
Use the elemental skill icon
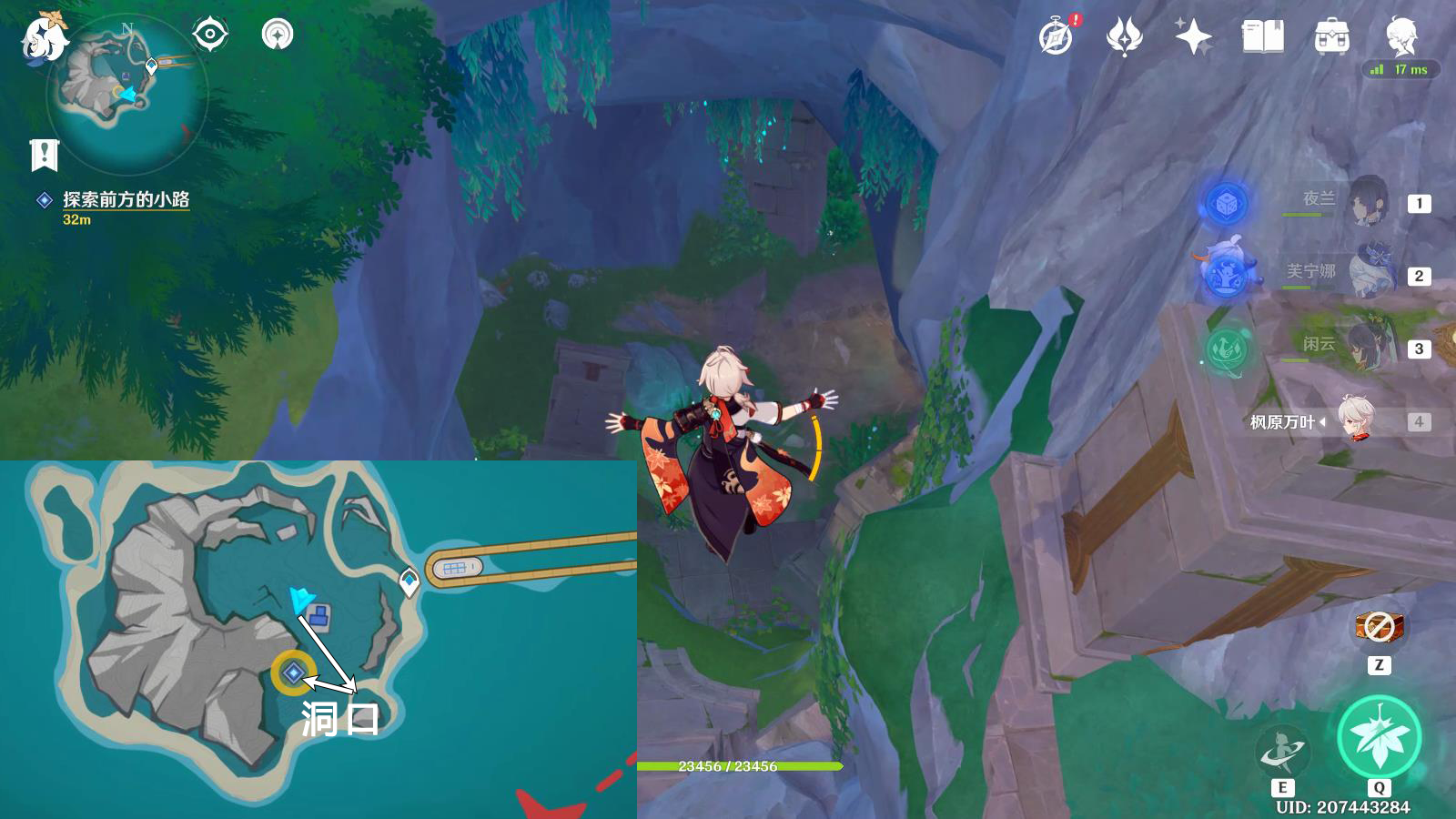[1282, 751]
